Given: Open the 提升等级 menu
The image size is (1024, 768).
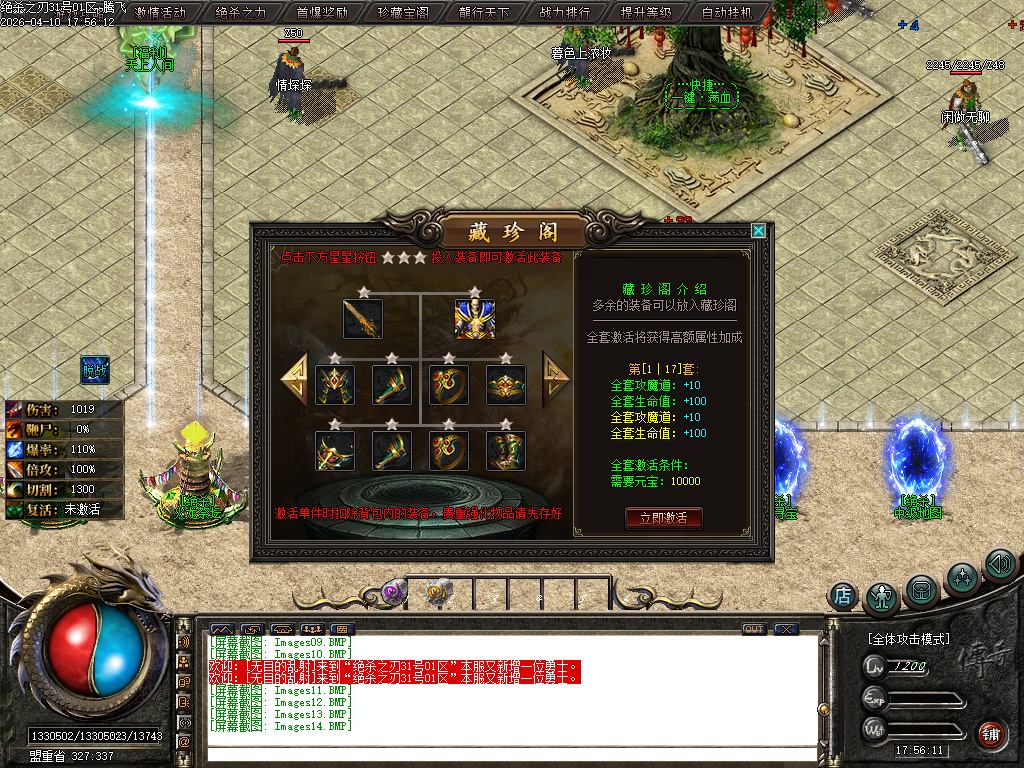Looking at the screenshot, I should (x=646, y=13).
